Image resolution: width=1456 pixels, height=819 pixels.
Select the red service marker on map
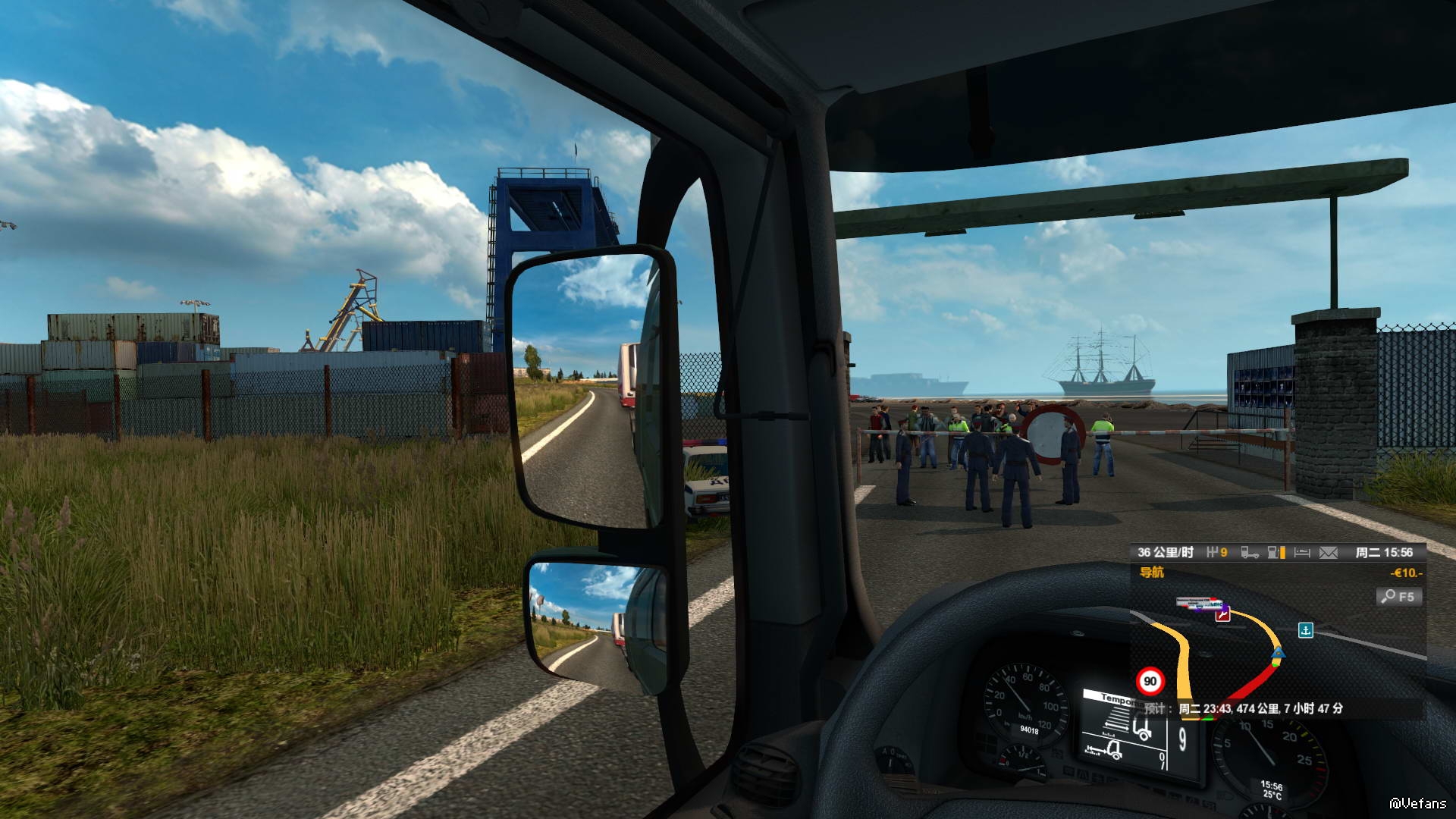tap(1222, 615)
